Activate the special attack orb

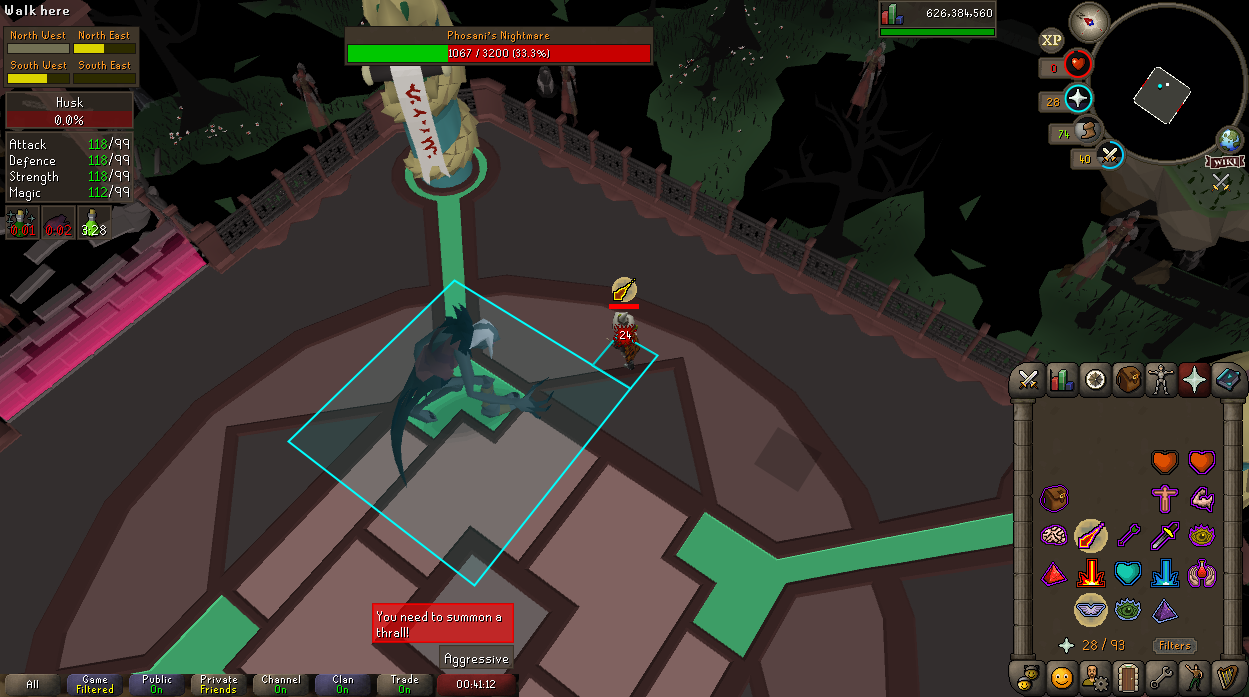coord(1110,156)
